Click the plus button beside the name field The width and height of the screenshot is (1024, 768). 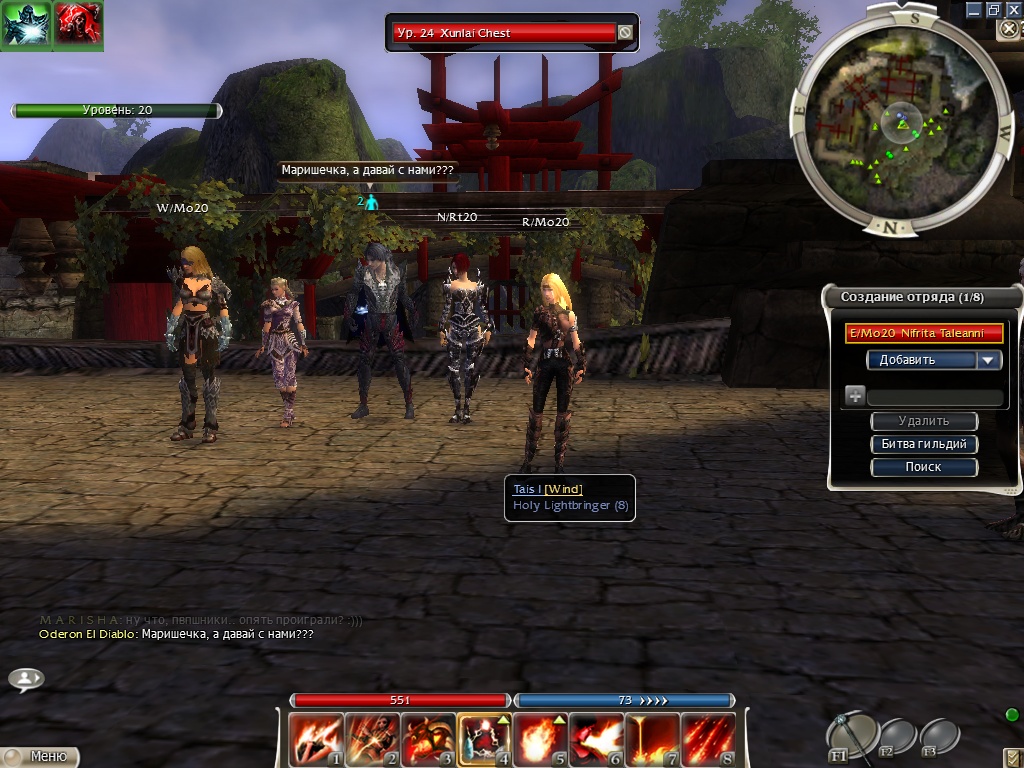pos(855,396)
